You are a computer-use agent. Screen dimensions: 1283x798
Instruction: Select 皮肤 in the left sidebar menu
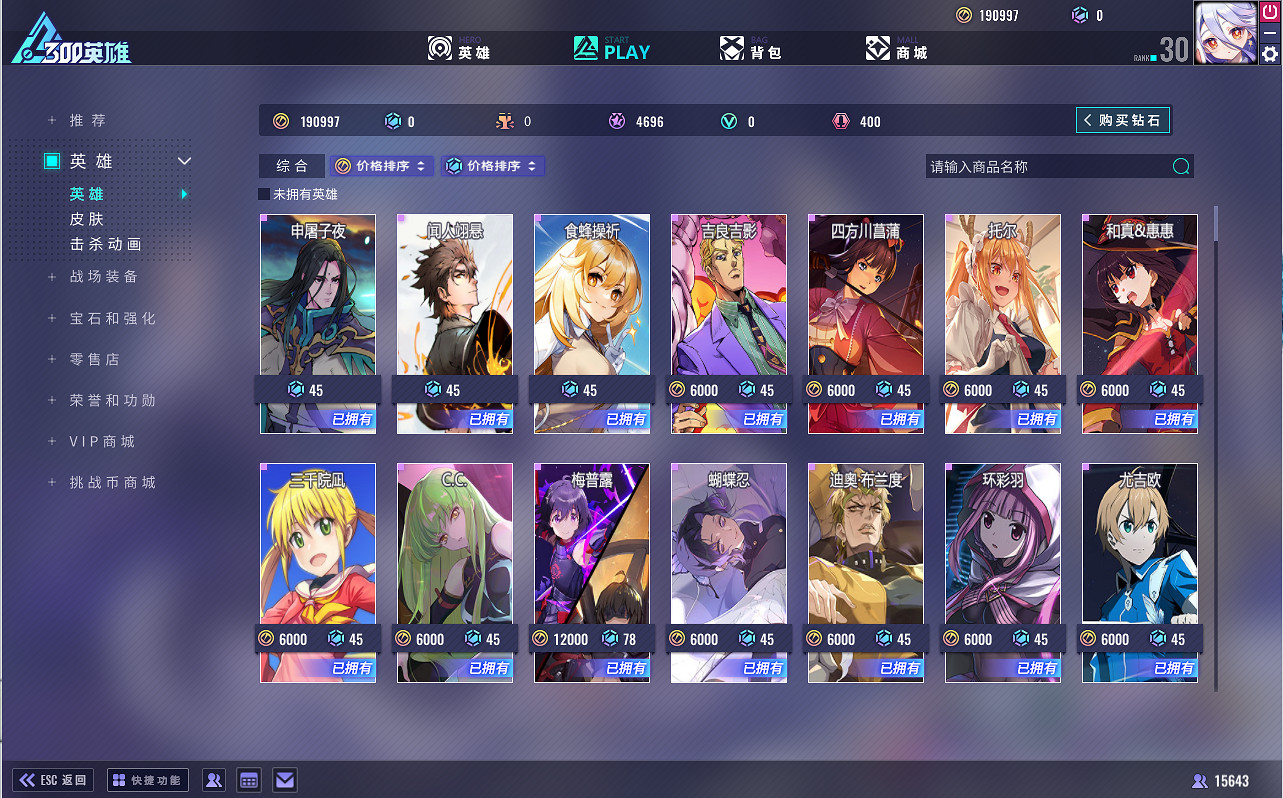coord(88,219)
